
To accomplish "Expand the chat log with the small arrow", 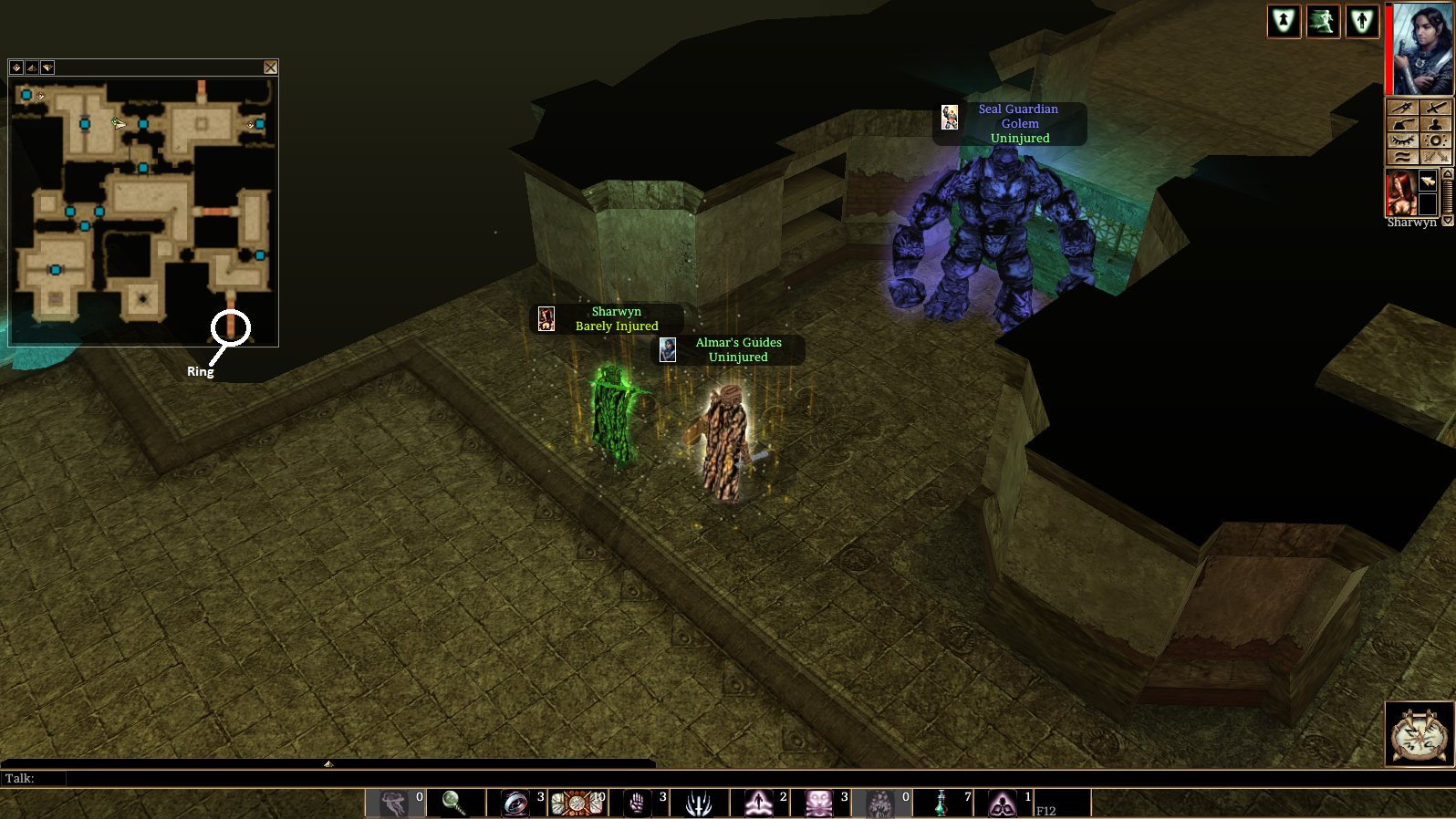I will (328, 764).
